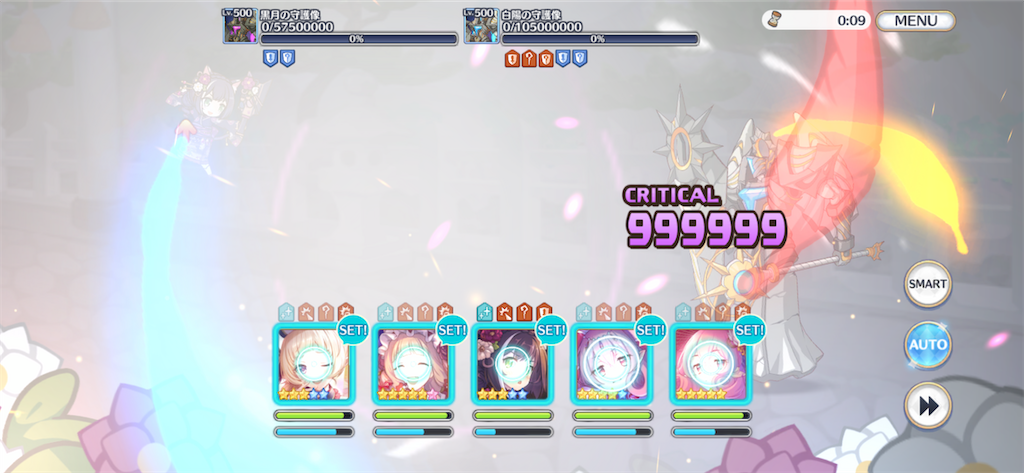Activate the fast-forward speed button

(927, 406)
